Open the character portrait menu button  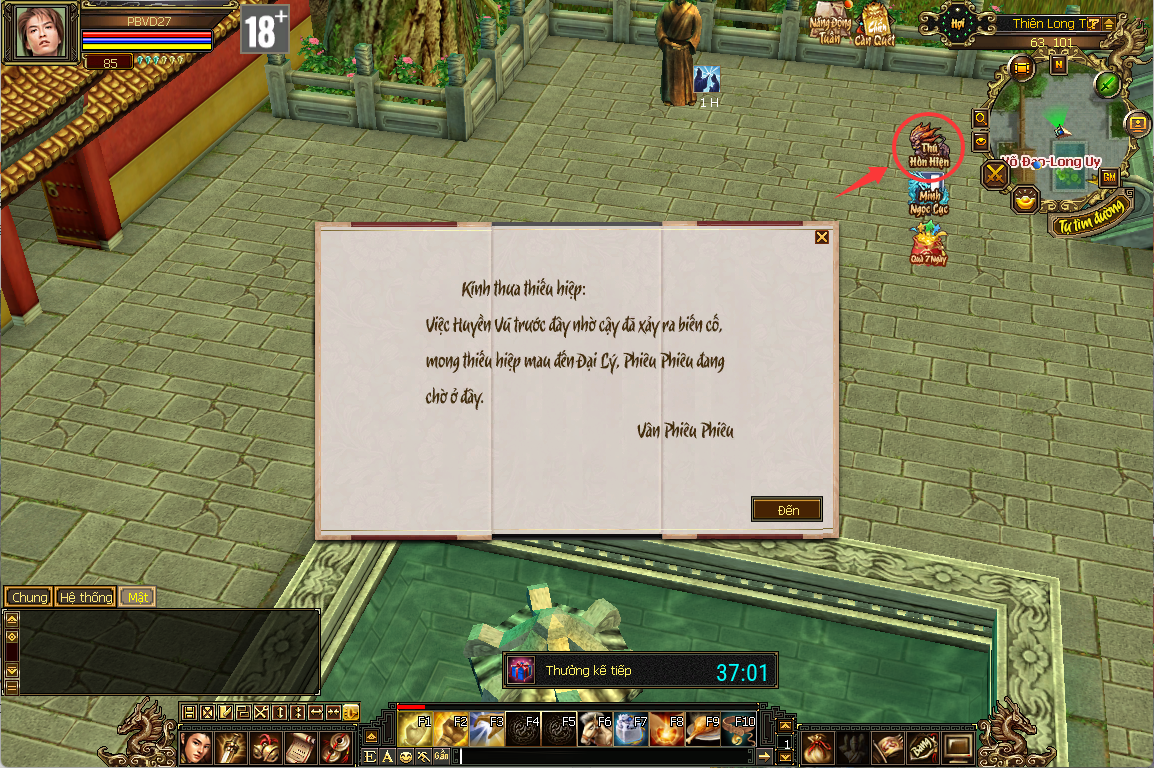point(197,746)
